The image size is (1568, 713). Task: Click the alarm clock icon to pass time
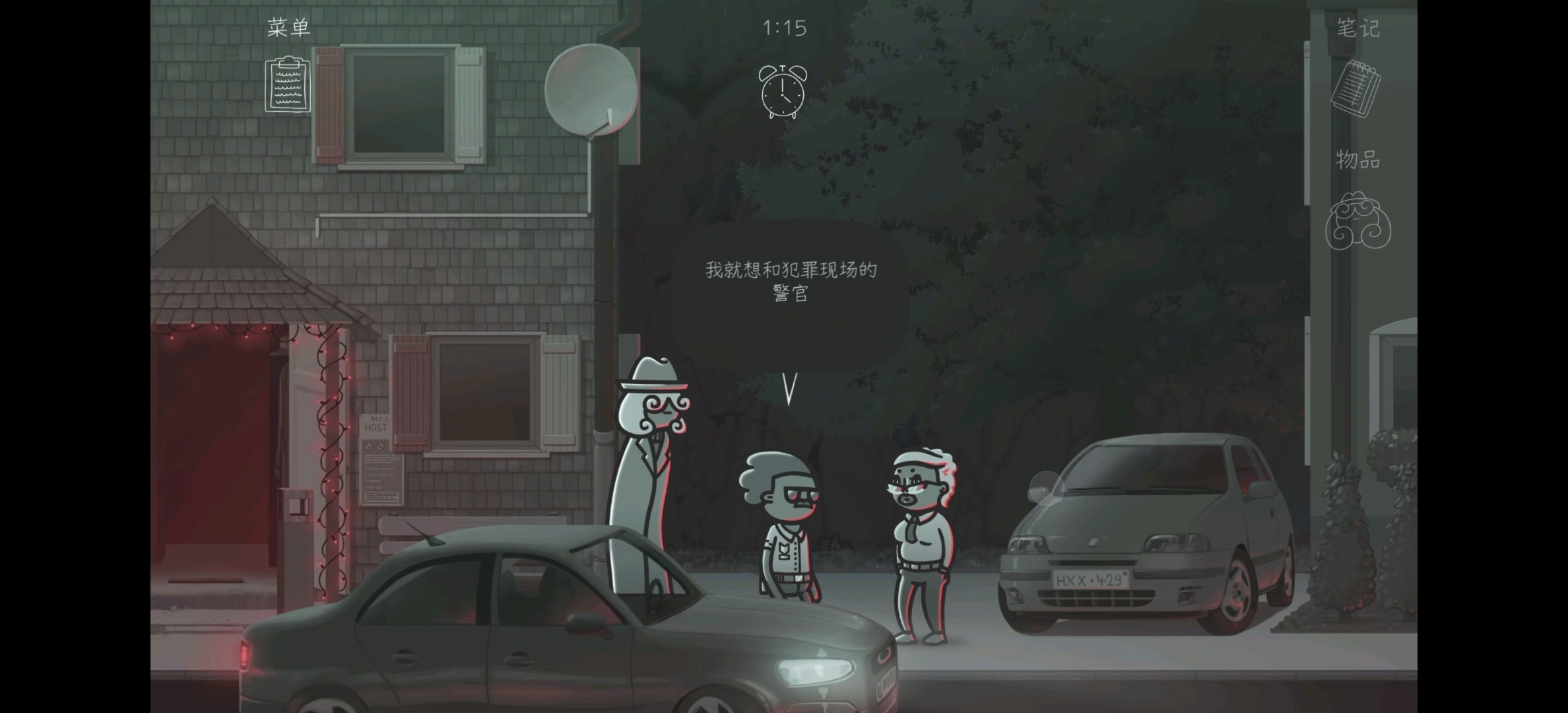click(783, 92)
